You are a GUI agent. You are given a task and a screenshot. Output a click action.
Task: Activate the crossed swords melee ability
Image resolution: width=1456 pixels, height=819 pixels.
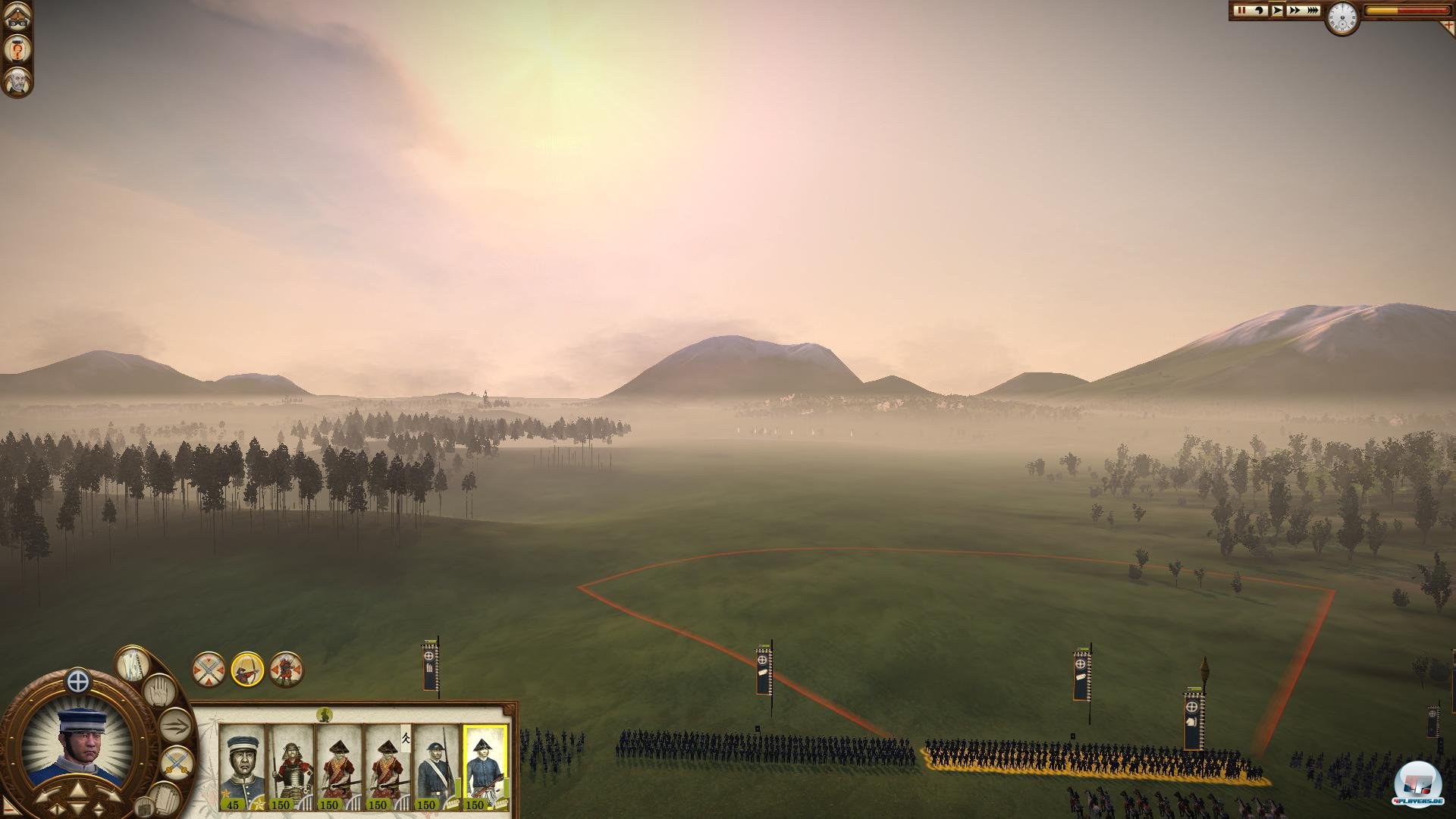point(208,669)
